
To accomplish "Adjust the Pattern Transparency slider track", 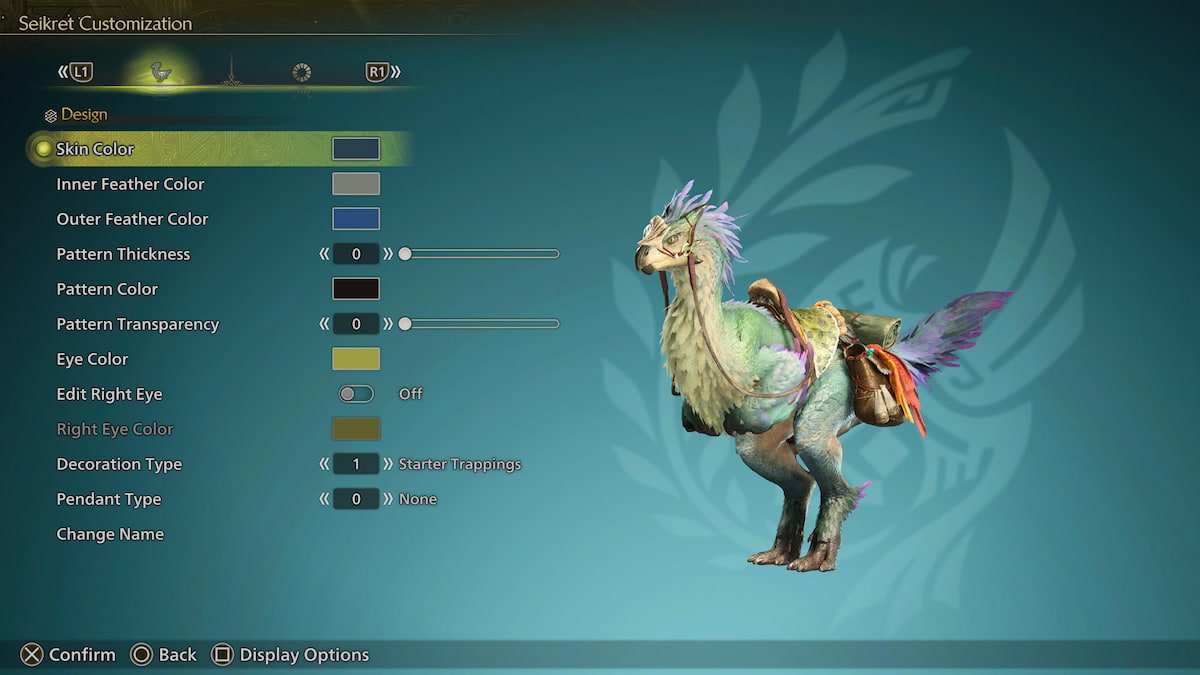I will [480, 324].
